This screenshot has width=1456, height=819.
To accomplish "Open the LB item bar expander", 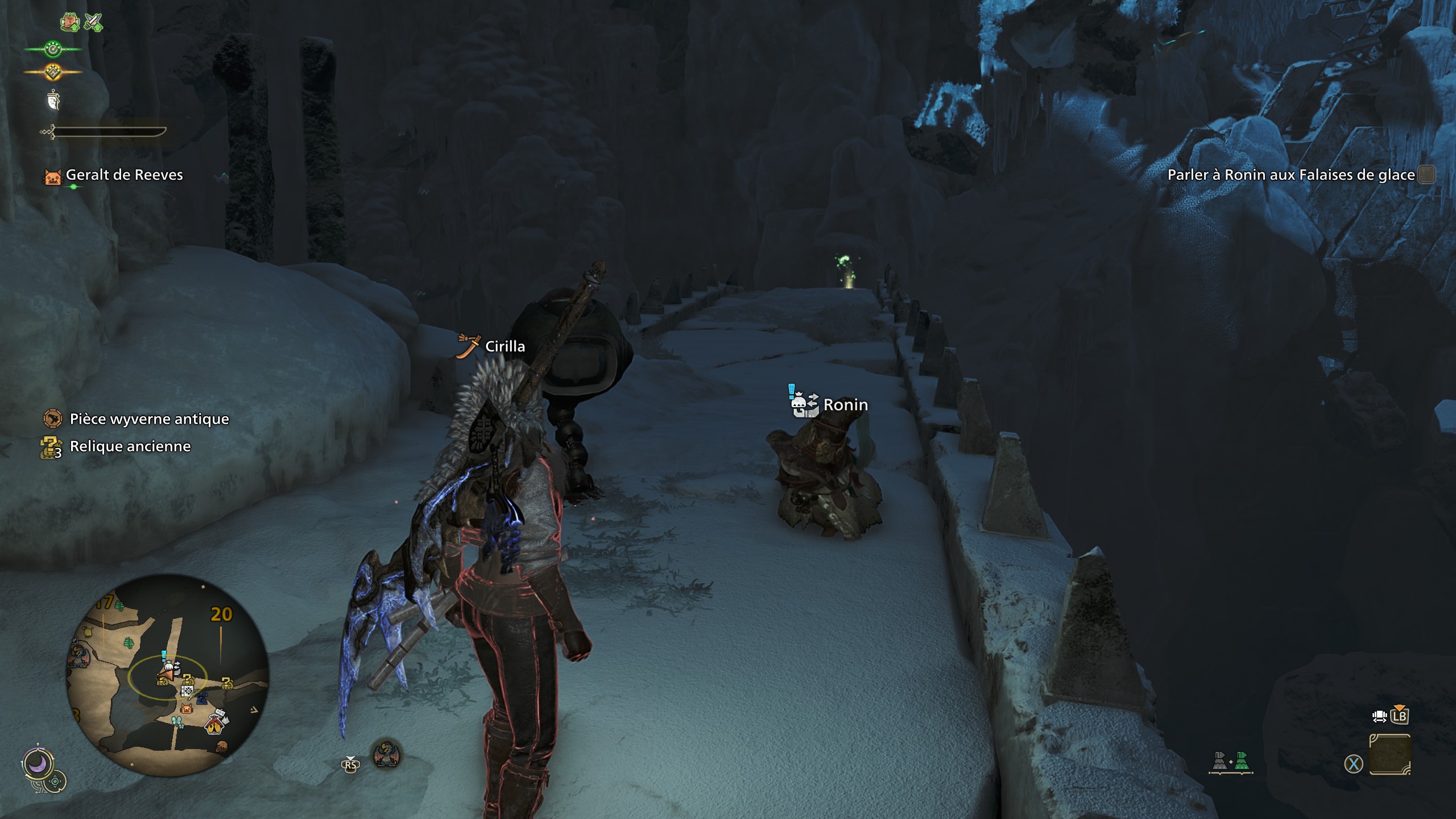I will (x=1400, y=715).
